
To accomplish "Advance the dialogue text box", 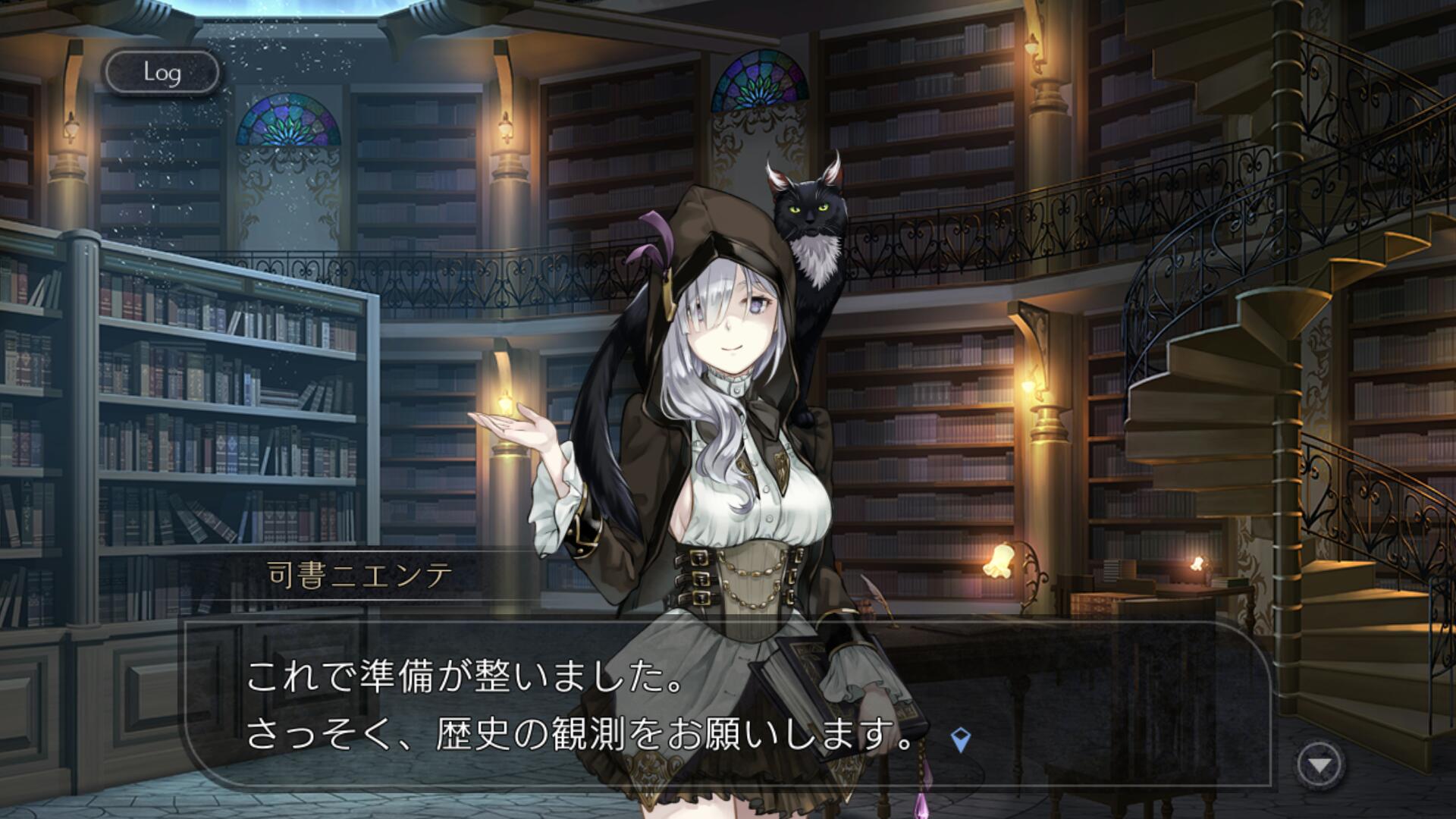I will [726, 702].
